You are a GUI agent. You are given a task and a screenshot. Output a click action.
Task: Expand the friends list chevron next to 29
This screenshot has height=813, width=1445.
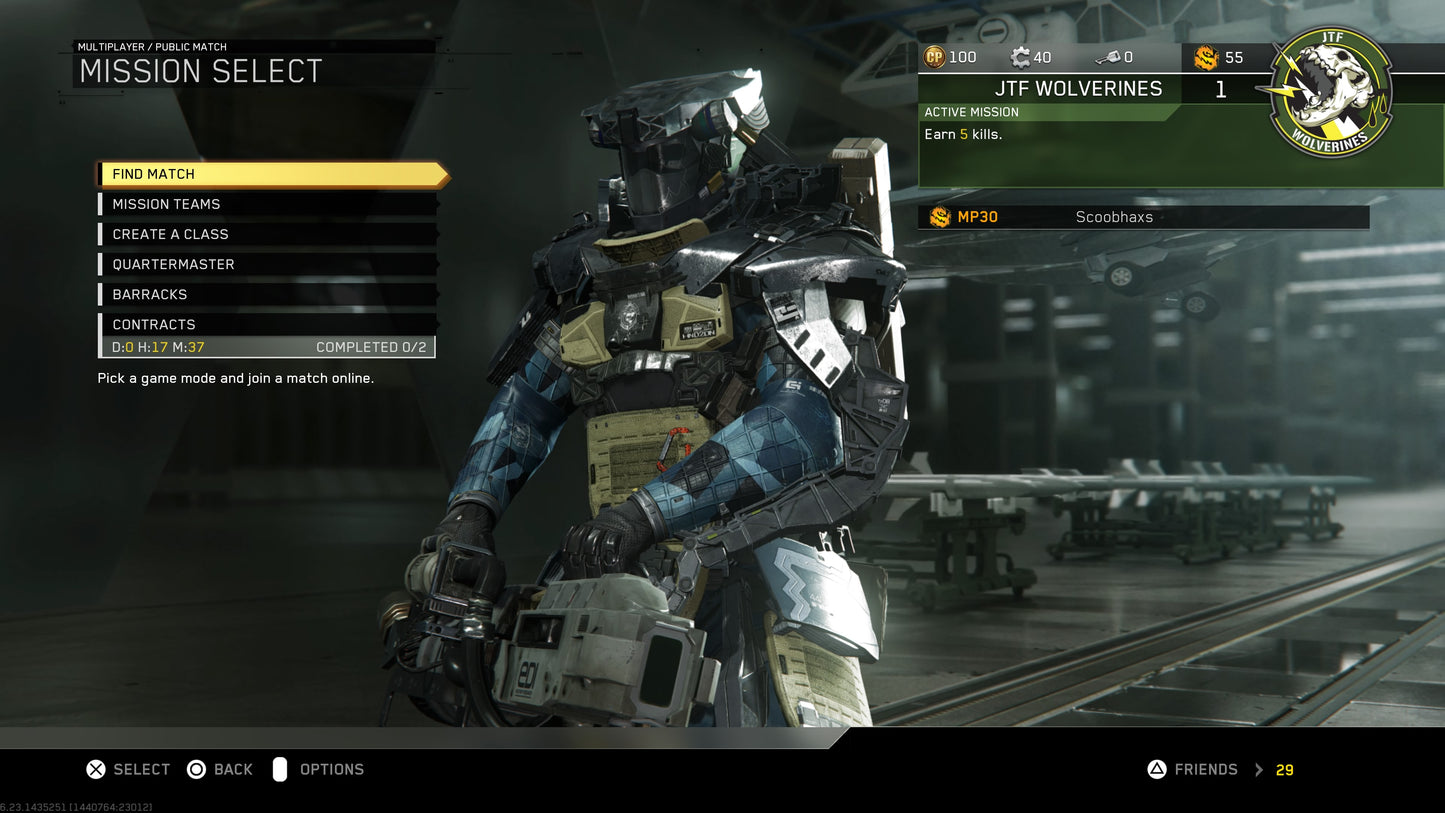(x=1259, y=769)
